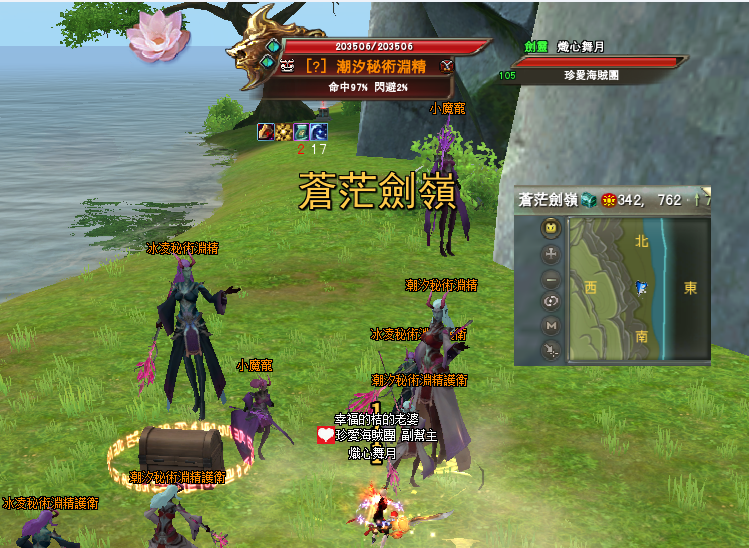Click the red sword buff icon under the target
Screen dimensions: 749x548
pos(266,132)
